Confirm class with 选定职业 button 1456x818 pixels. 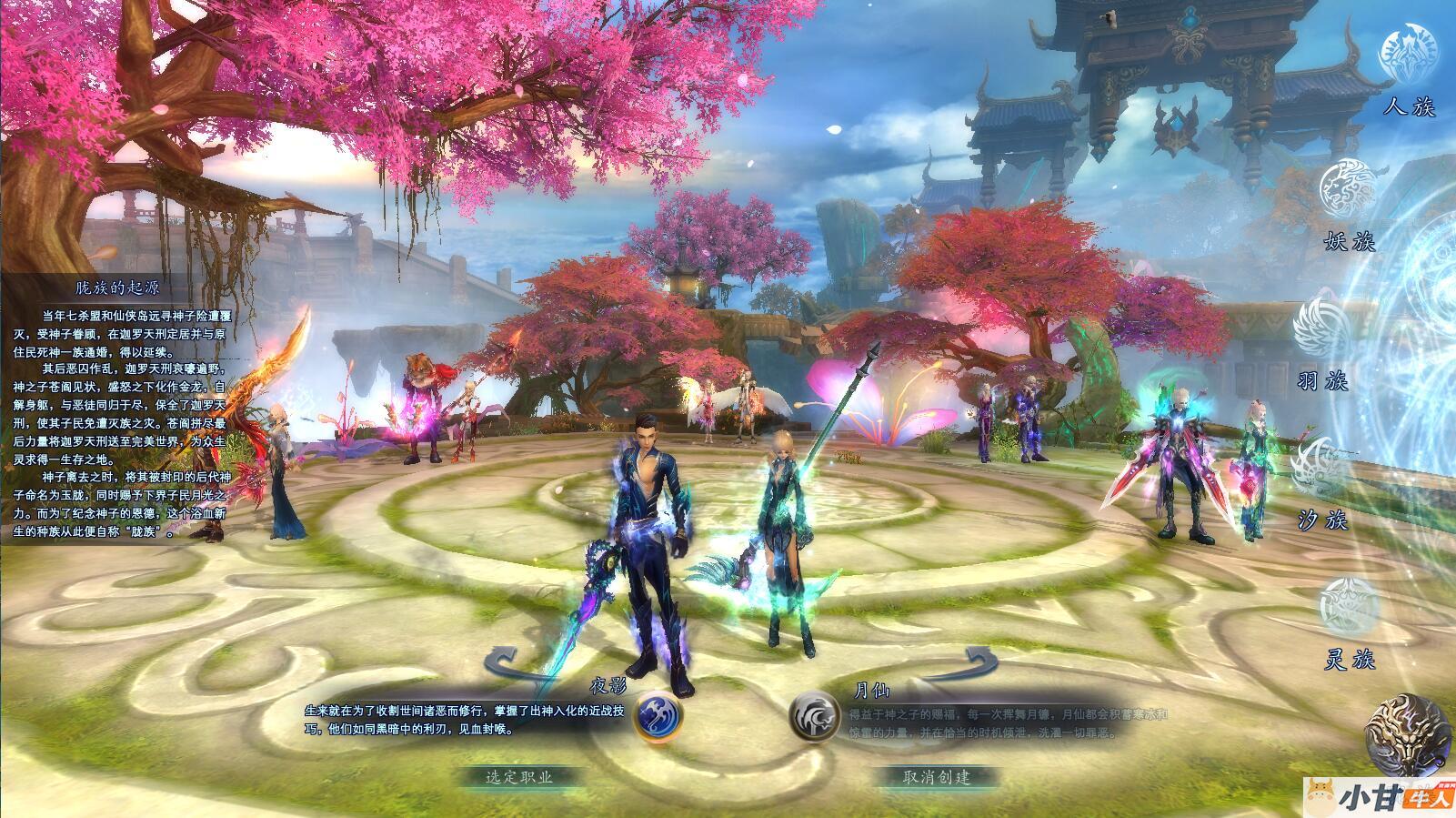click(x=519, y=777)
